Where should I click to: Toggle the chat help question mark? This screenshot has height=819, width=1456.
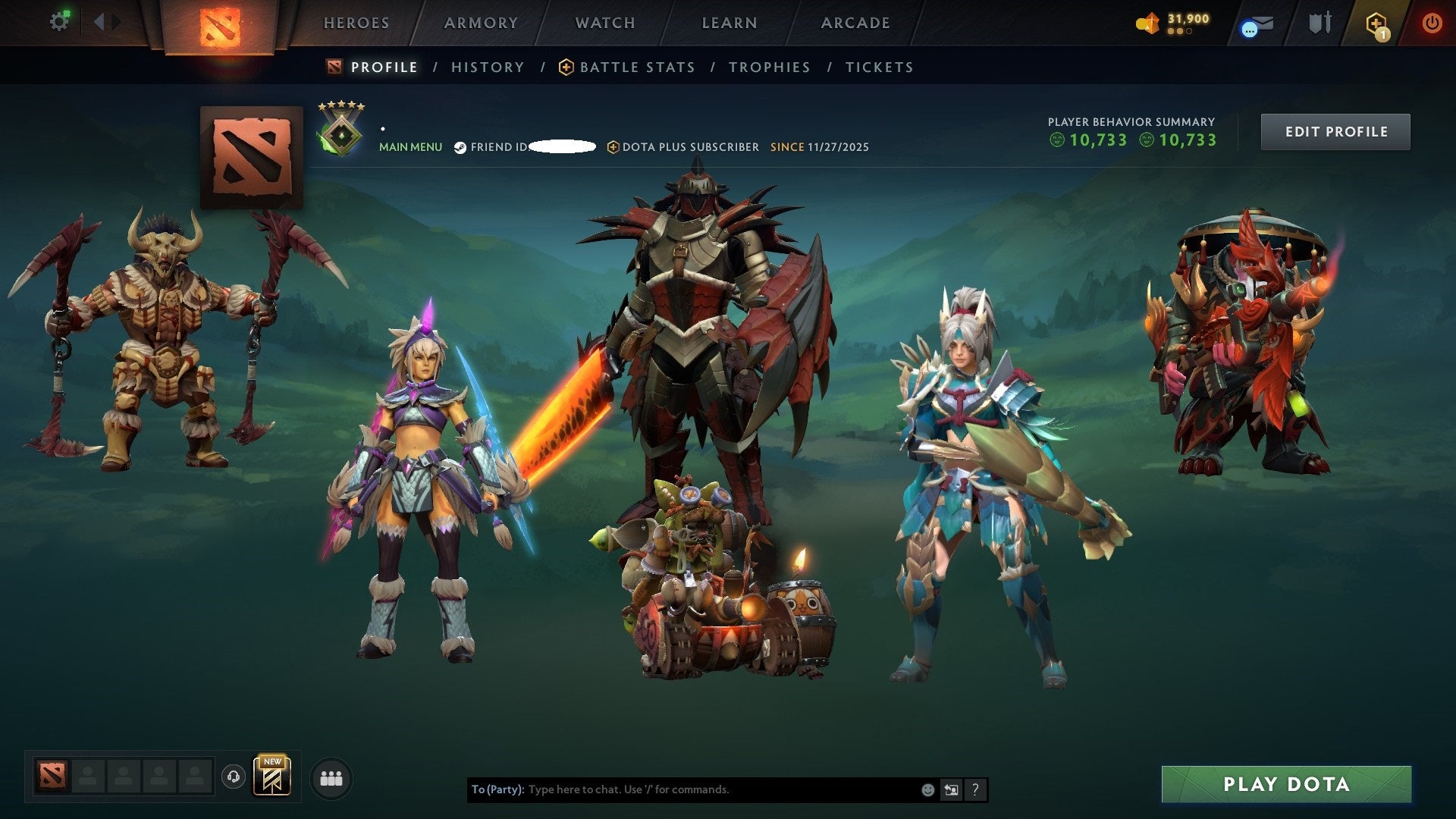point(975,789)
